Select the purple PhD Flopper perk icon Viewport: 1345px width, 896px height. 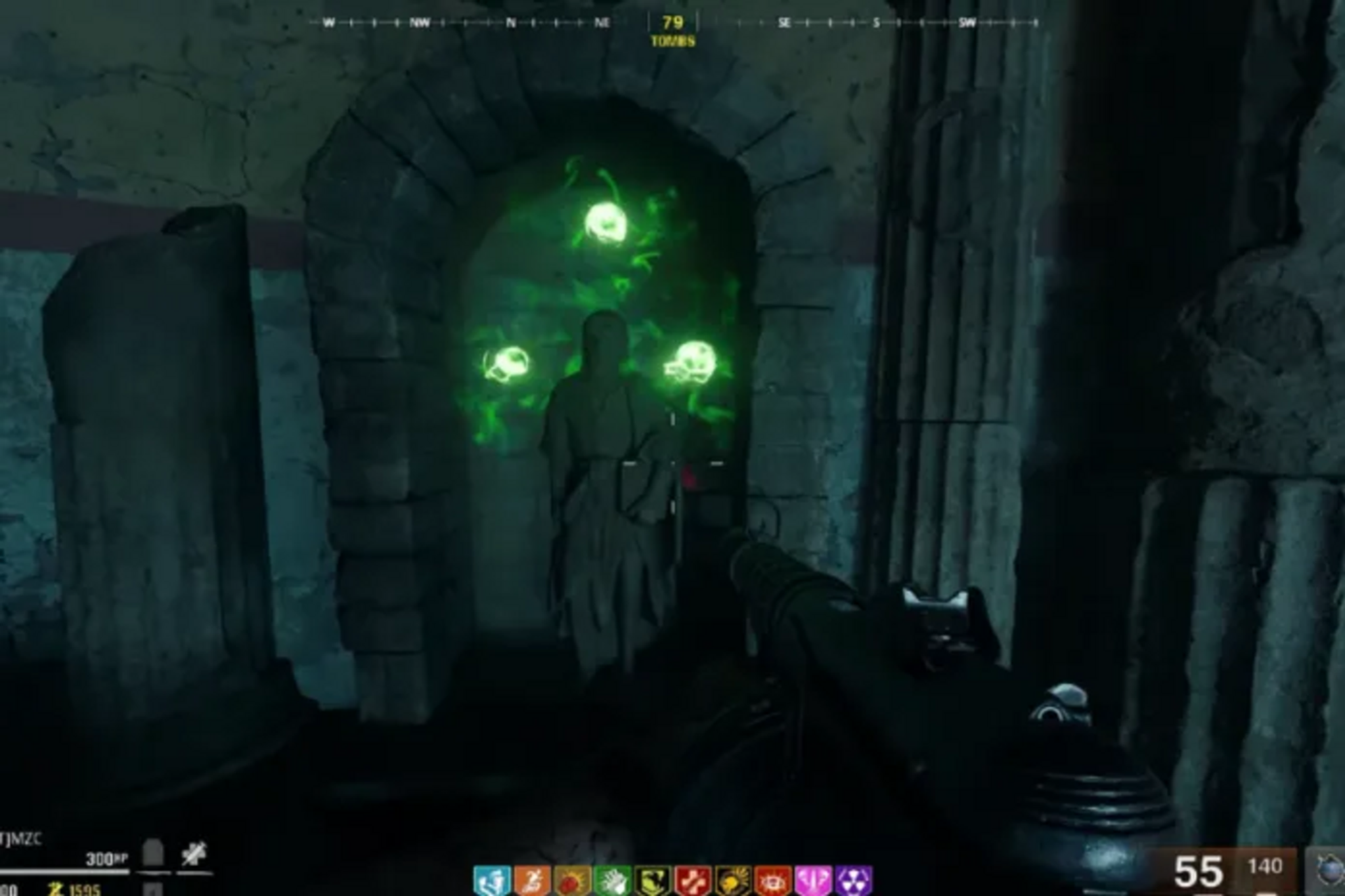click(855, 880)
